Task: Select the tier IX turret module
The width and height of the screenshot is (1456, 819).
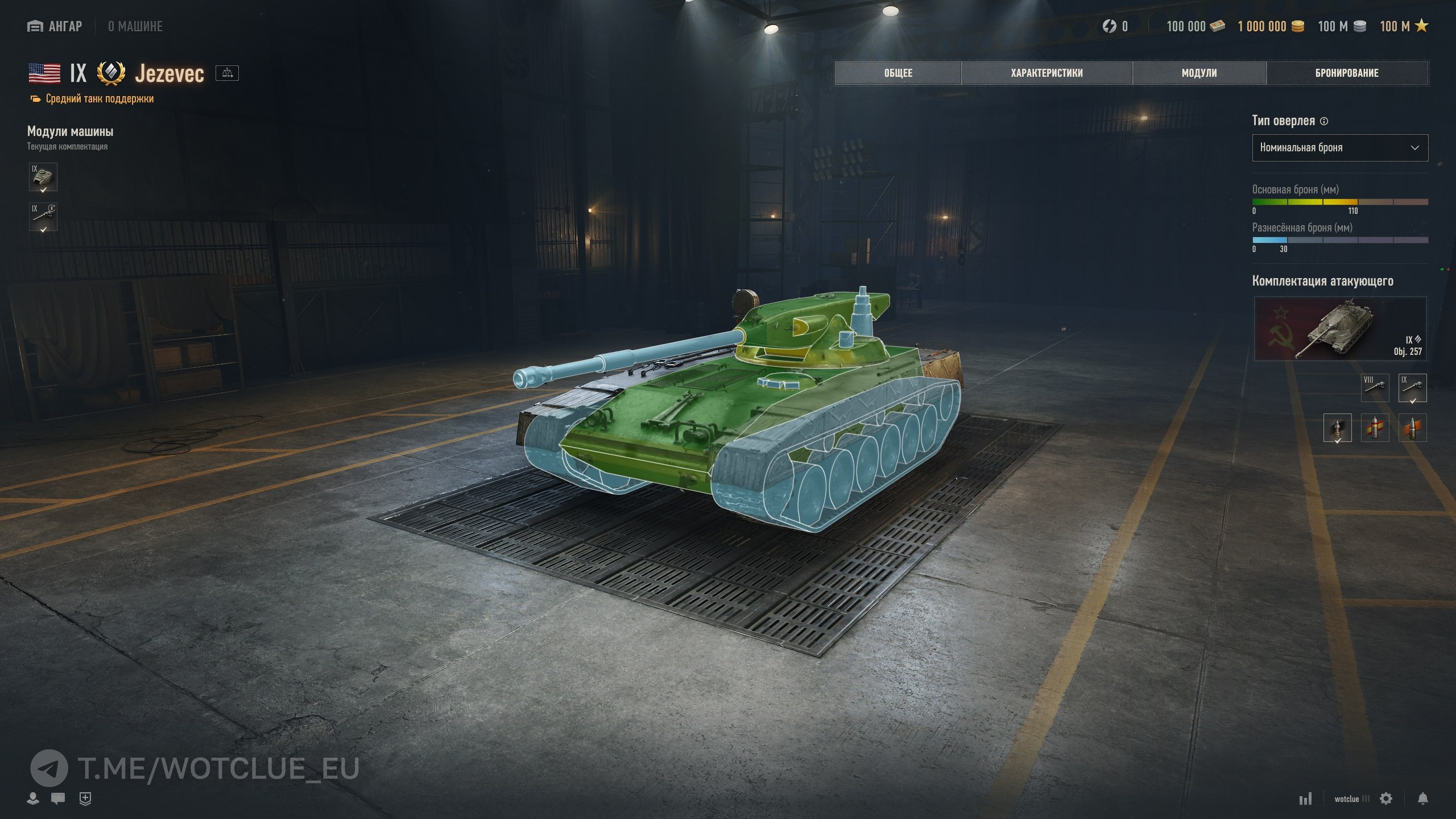Action: tap(43, 177)
